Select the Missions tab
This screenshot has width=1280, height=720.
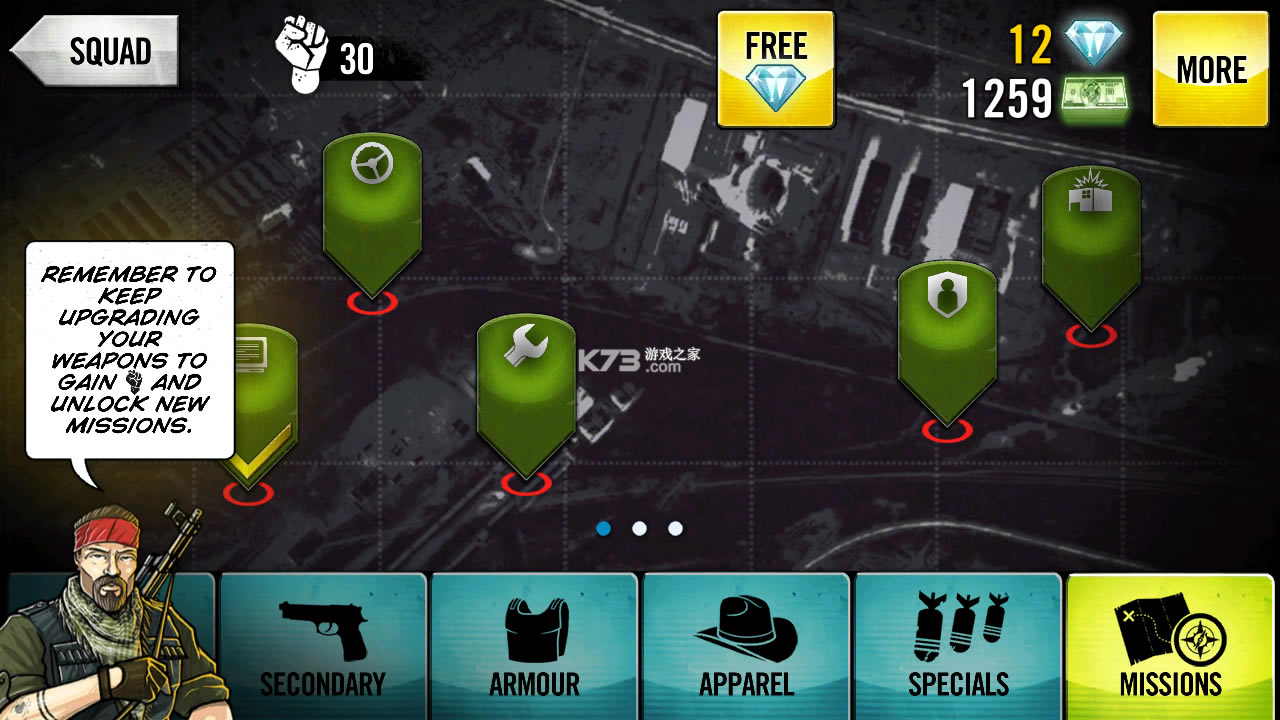(x=1170, y=647)
